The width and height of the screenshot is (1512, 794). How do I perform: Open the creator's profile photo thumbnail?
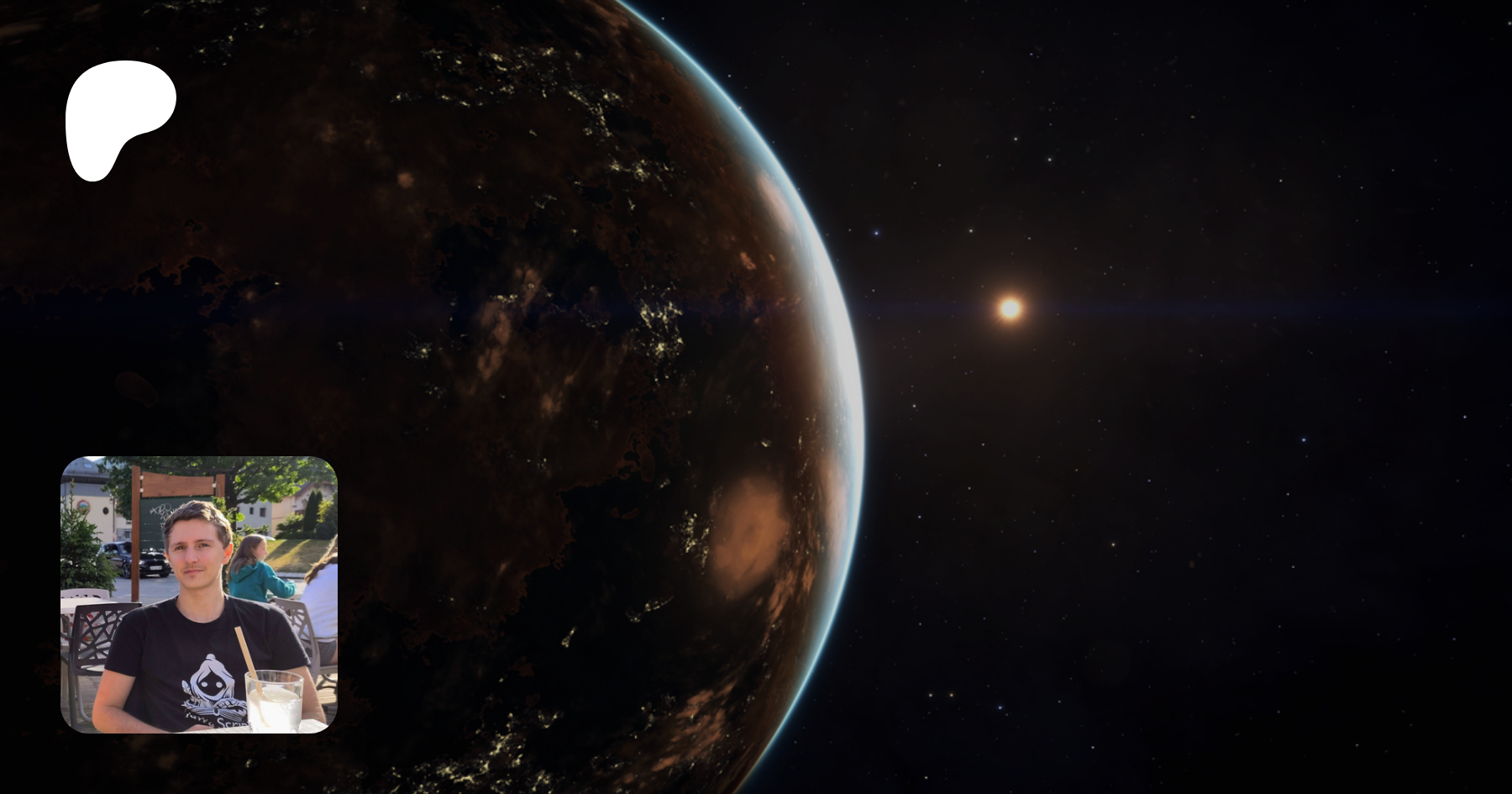[x=199, y=594]
